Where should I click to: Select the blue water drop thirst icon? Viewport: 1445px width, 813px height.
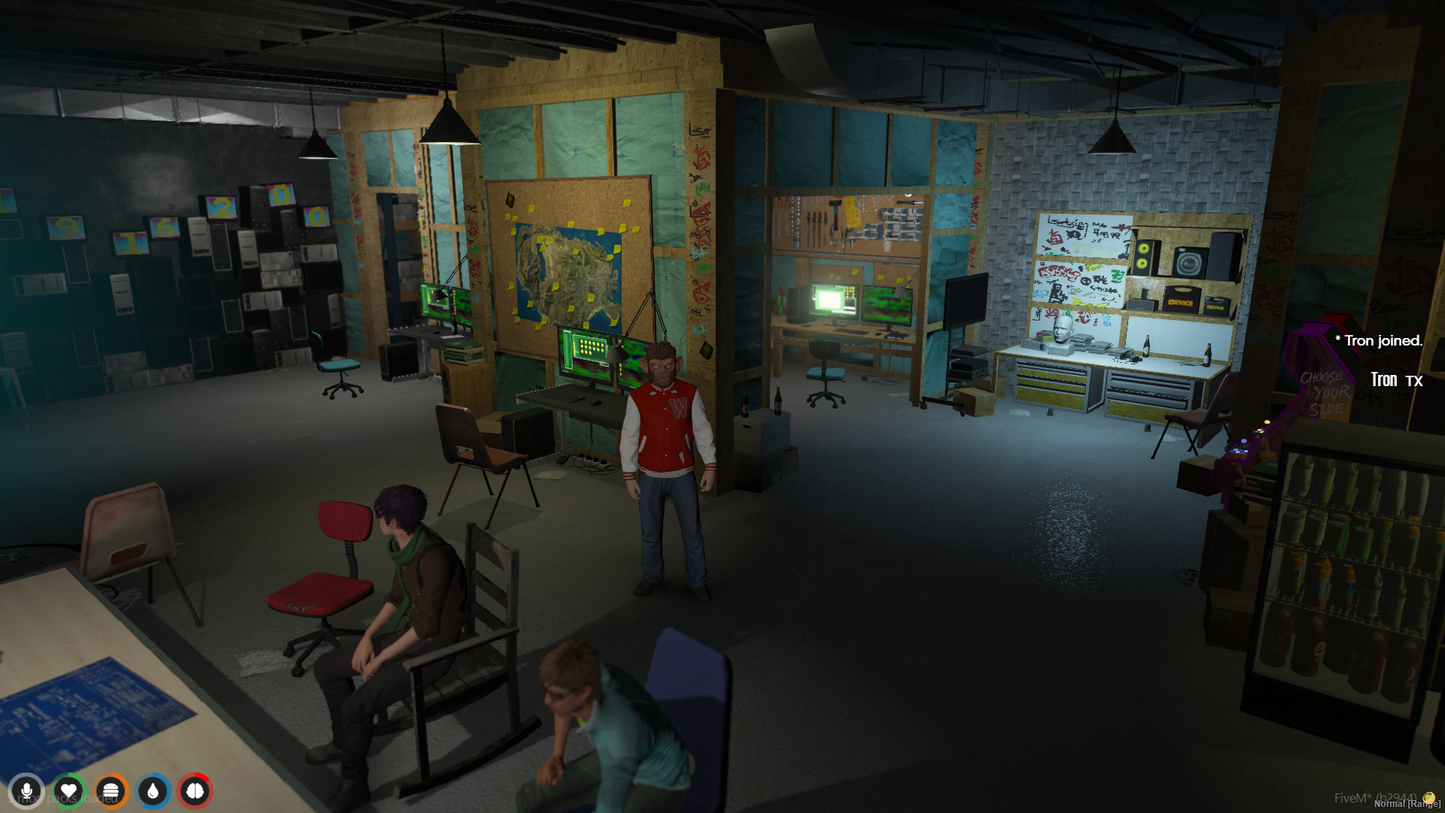pos(153,791)
